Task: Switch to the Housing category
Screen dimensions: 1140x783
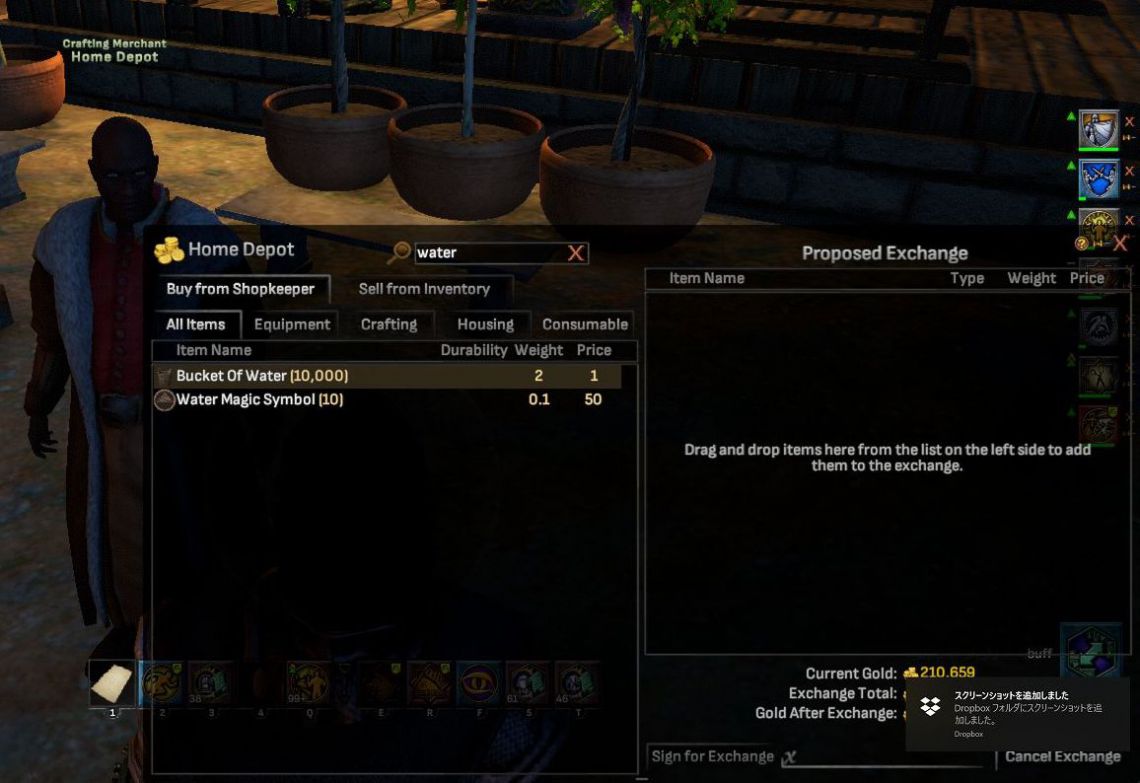Action: click(485, 324)
